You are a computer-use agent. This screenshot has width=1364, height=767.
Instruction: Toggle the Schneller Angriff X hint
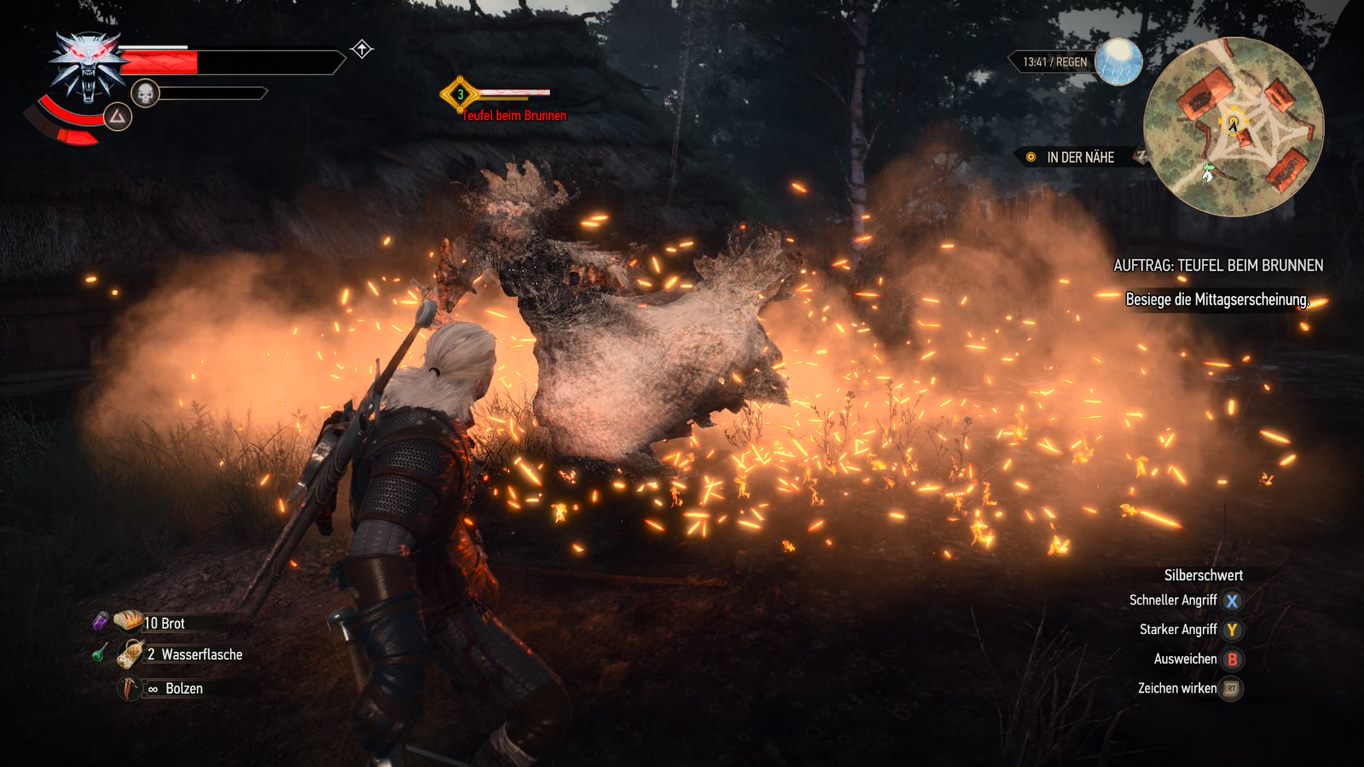coord(1172,599)
